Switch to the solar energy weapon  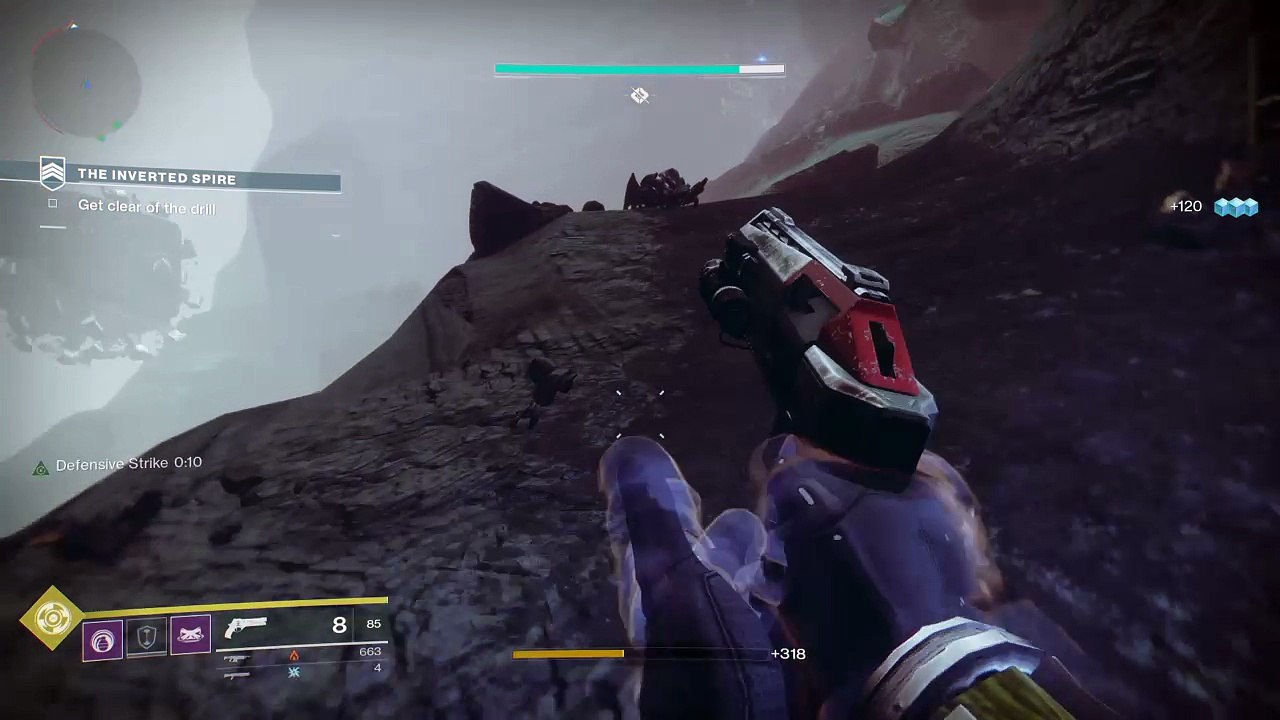tap(238, 658)
